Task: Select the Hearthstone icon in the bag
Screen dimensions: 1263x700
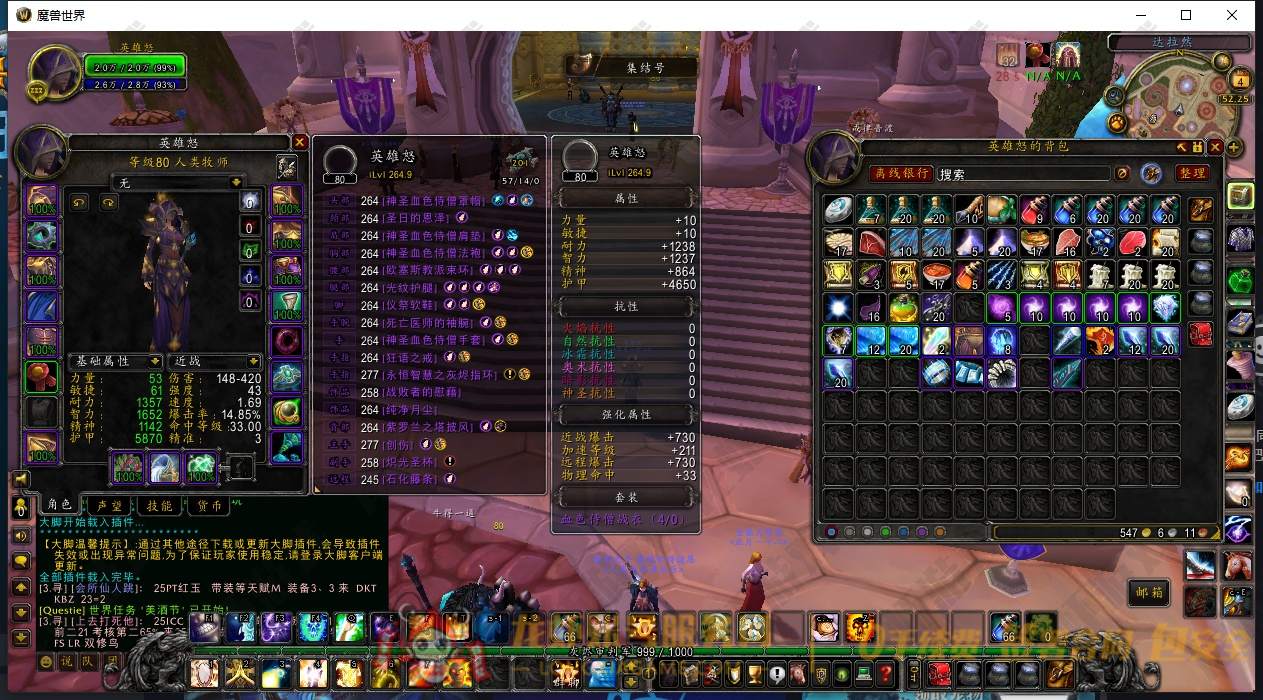Action: (838, 209)
